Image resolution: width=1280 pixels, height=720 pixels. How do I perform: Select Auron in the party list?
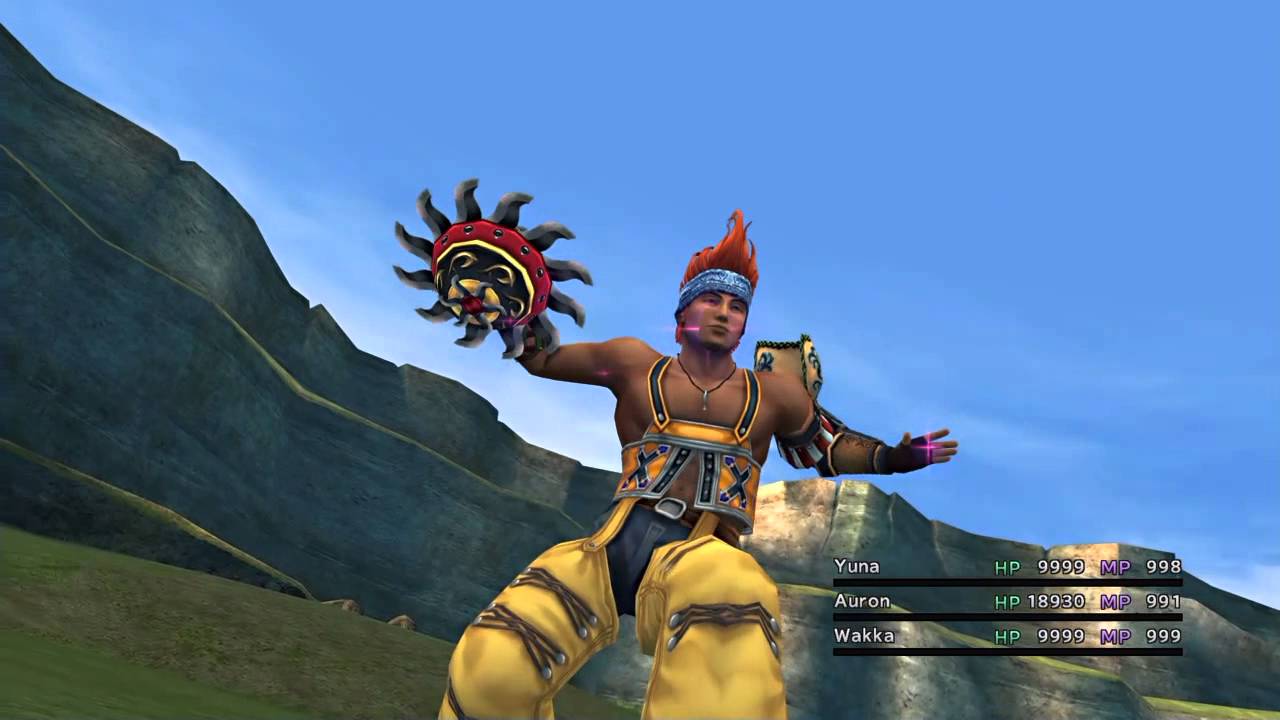pyautogui.click(x=862, y=601)
